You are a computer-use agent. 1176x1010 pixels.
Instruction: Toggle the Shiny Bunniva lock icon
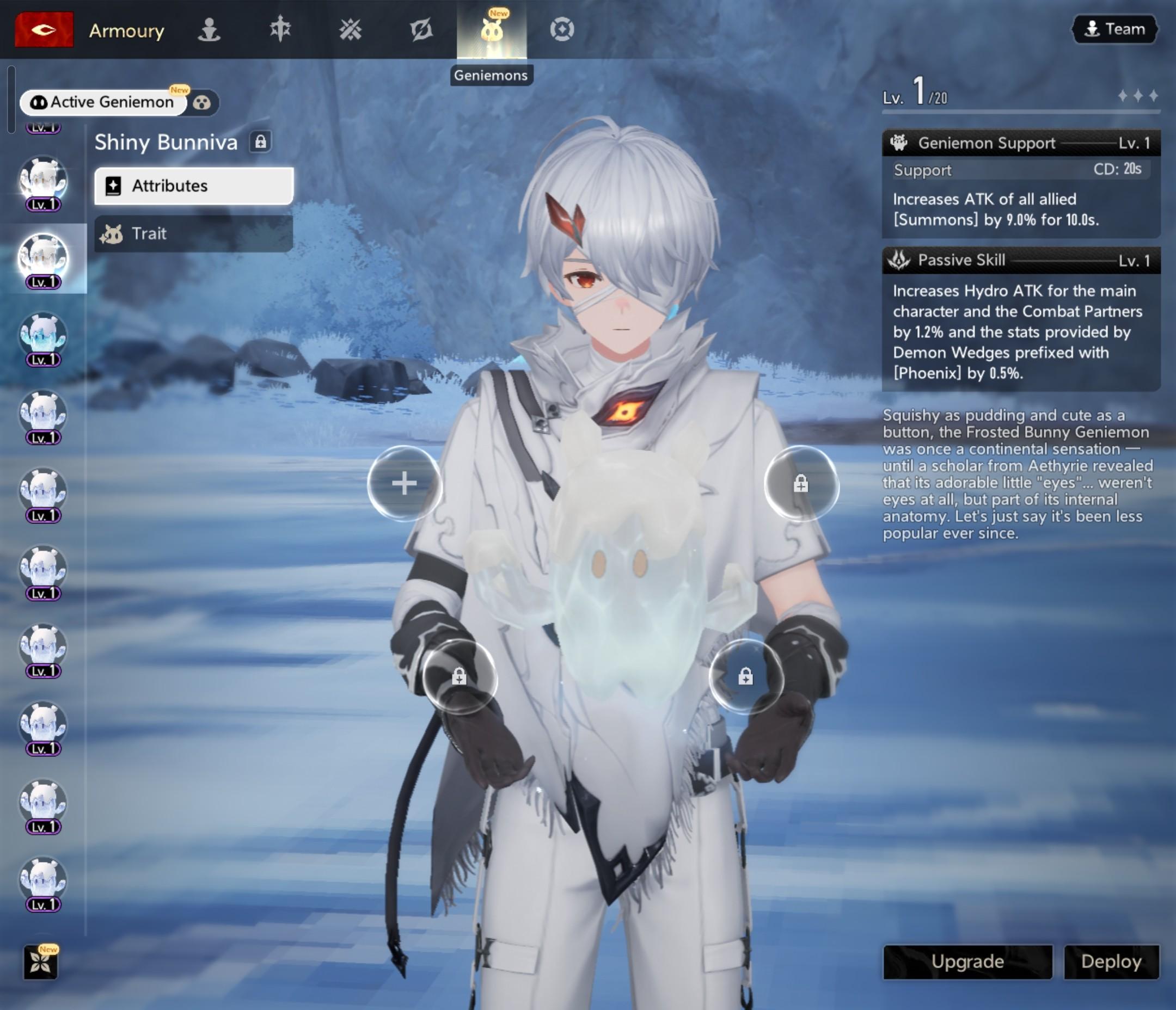(260, 141)
